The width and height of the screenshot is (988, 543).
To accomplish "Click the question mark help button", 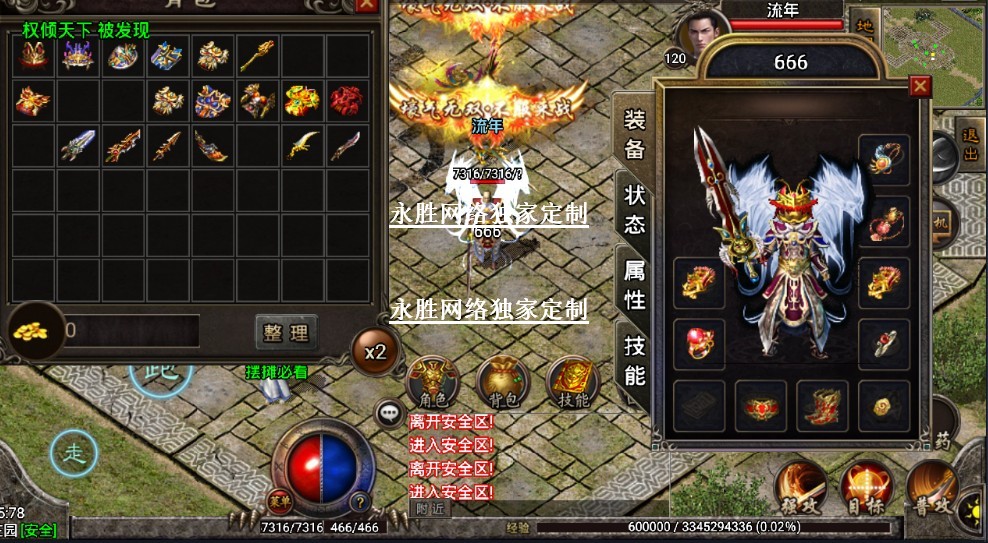I will [x=360, y=502].
